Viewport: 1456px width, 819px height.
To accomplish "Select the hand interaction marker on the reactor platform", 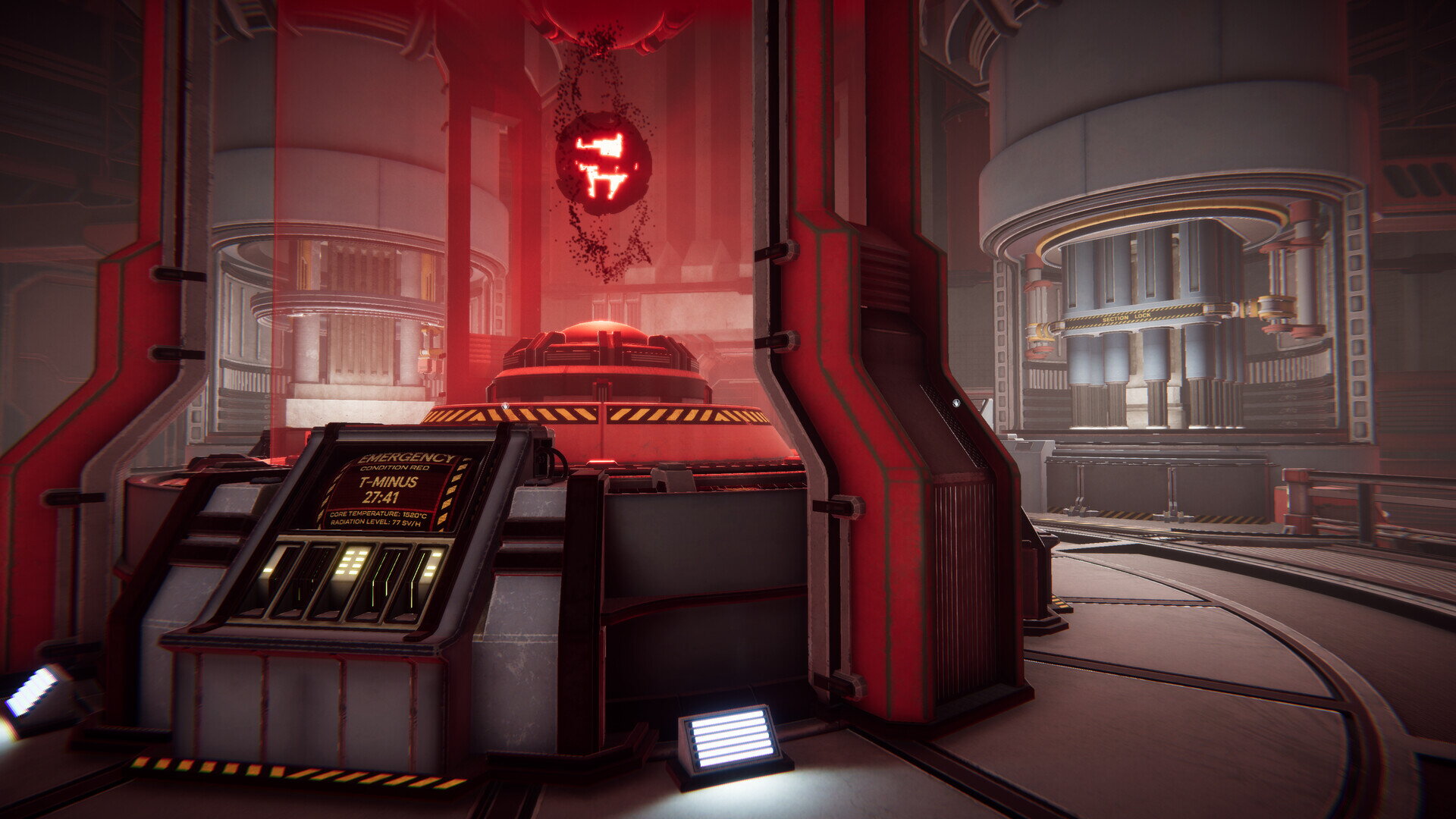I will [504, 407].
